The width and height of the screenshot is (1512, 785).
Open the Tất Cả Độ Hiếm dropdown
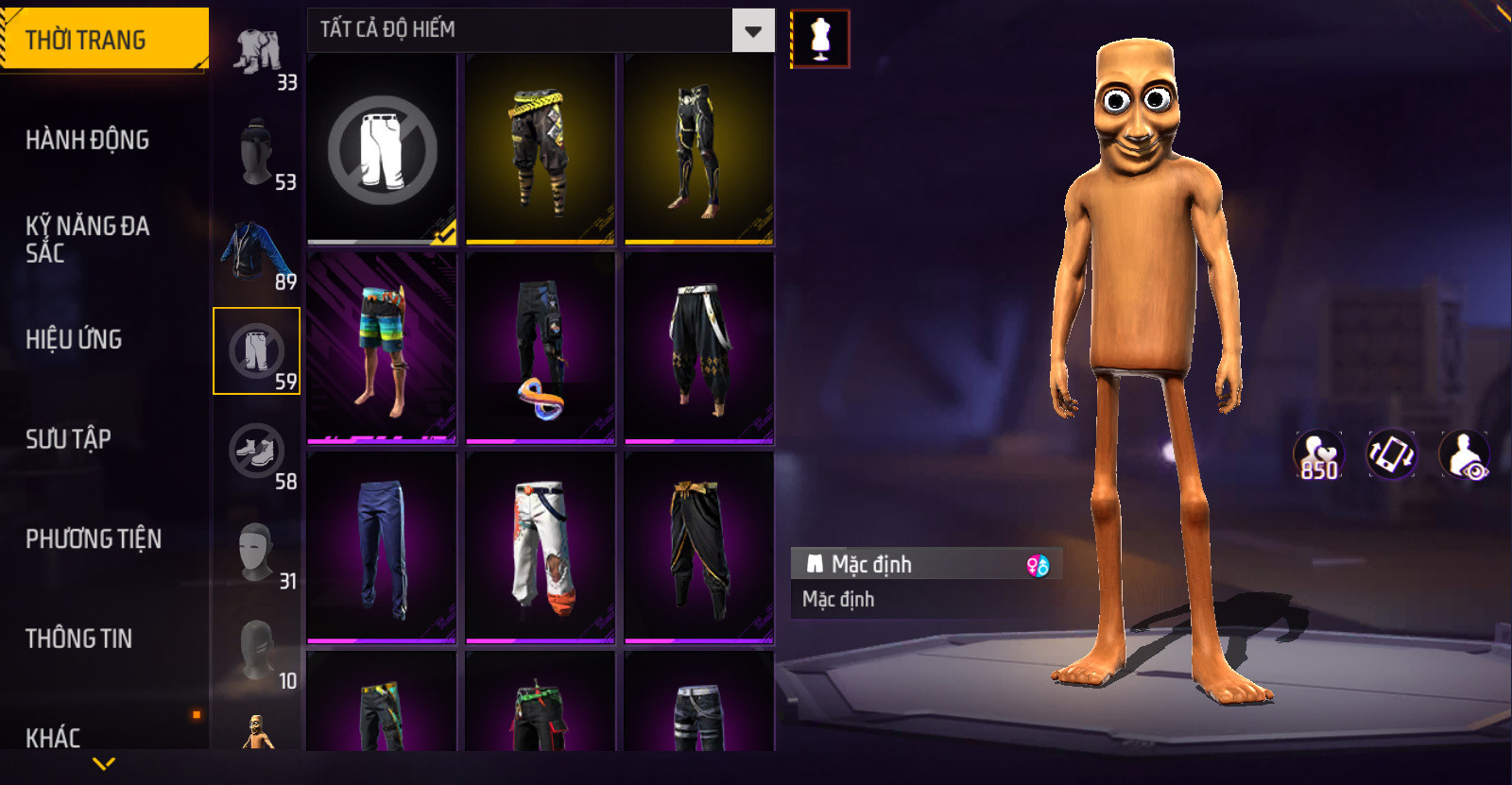pyautogui.click(x=752, y=31)
